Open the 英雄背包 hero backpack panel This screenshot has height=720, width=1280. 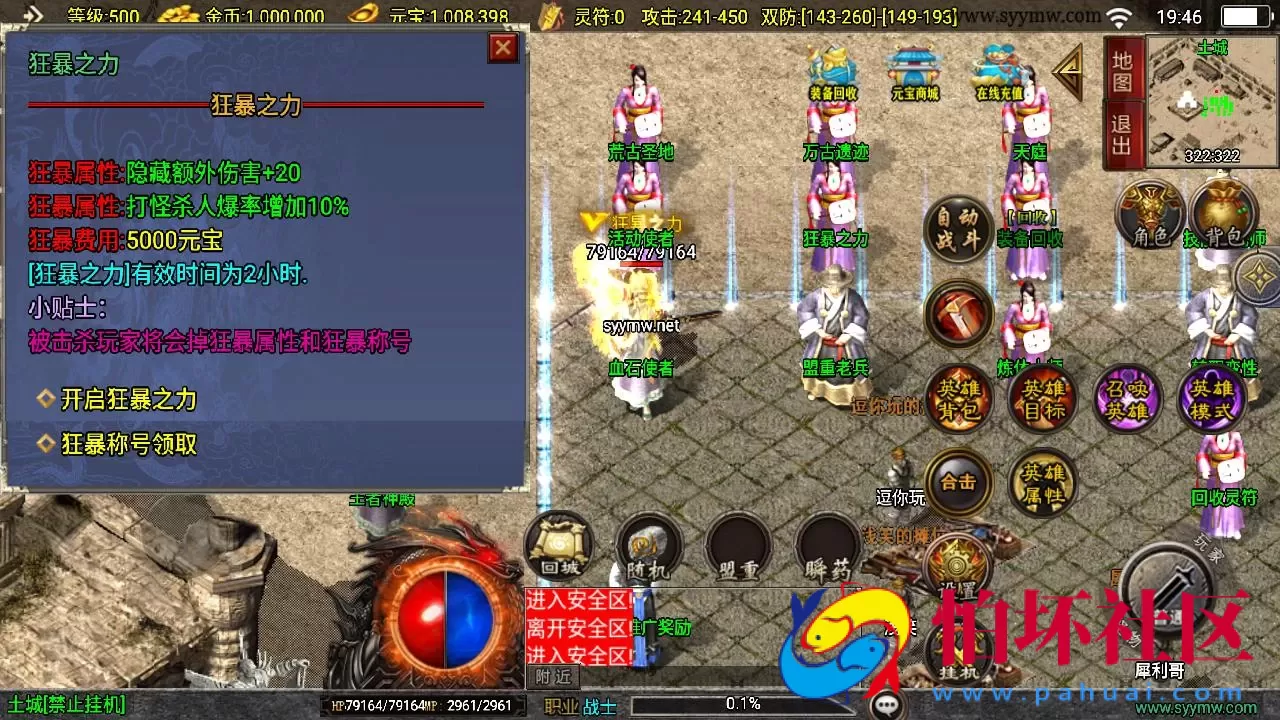958,398
